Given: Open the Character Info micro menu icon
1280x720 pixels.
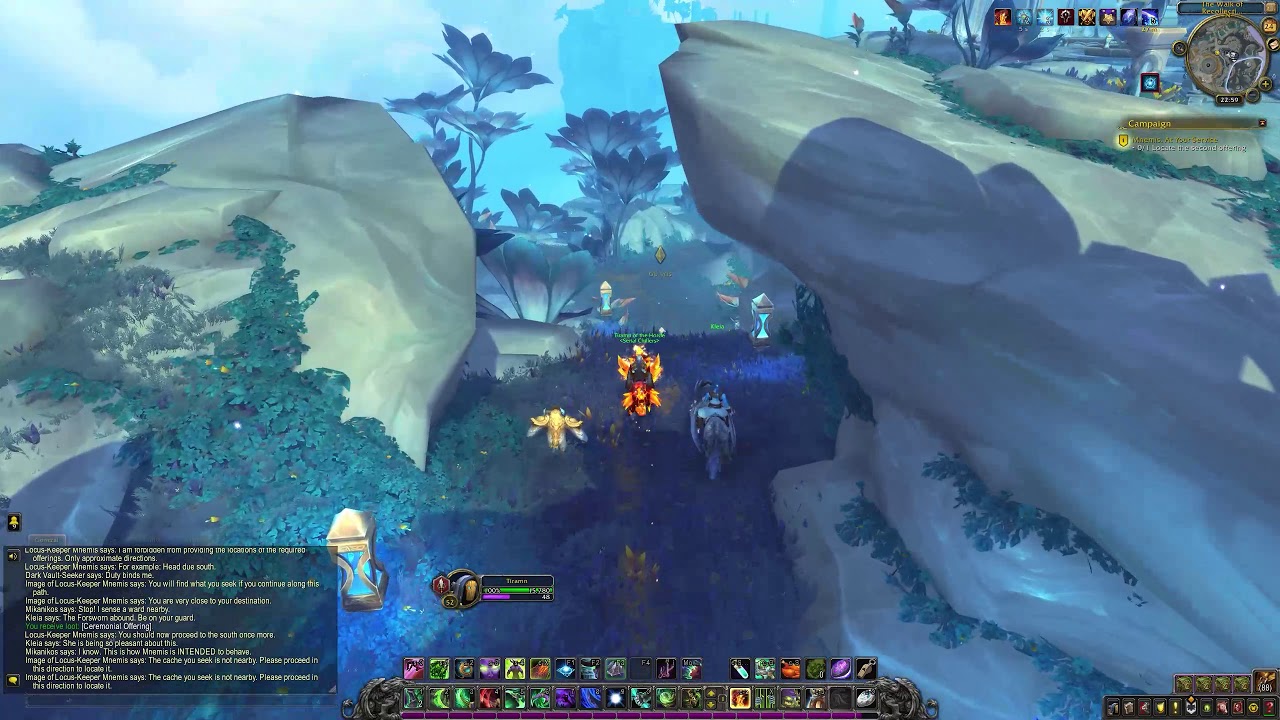Looking at the screenshot, I should click(x=1114, y=707).
